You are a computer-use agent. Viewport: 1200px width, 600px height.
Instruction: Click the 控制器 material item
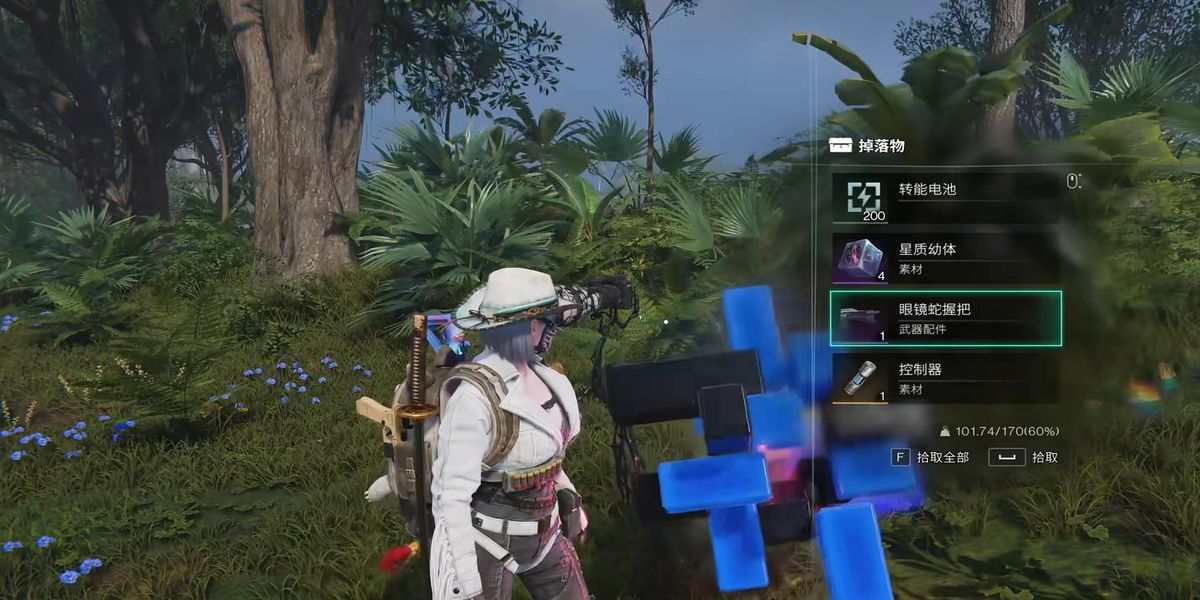pos(945,378)
